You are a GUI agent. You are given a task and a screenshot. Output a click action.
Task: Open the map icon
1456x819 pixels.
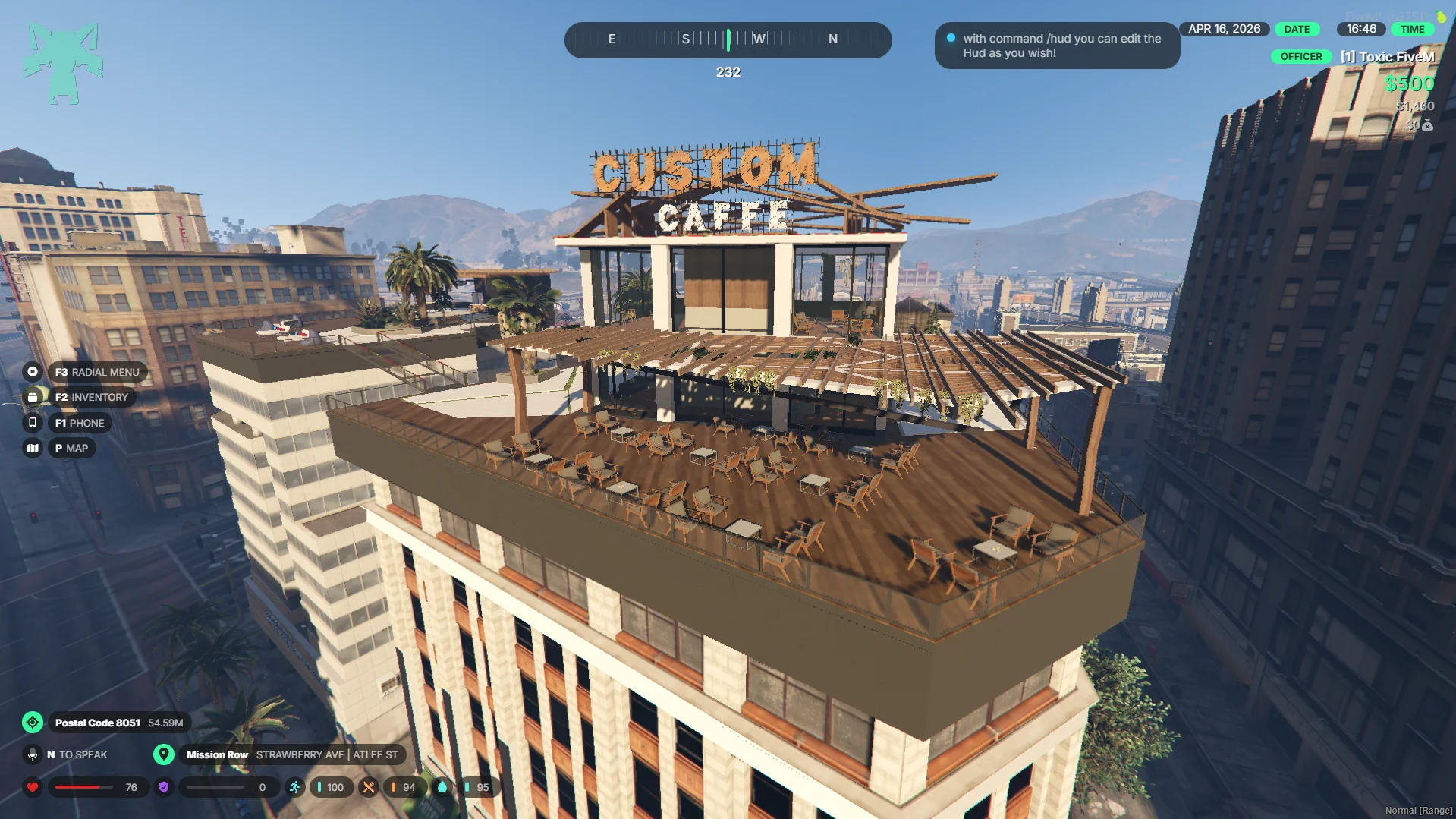[x=33, y=448]
